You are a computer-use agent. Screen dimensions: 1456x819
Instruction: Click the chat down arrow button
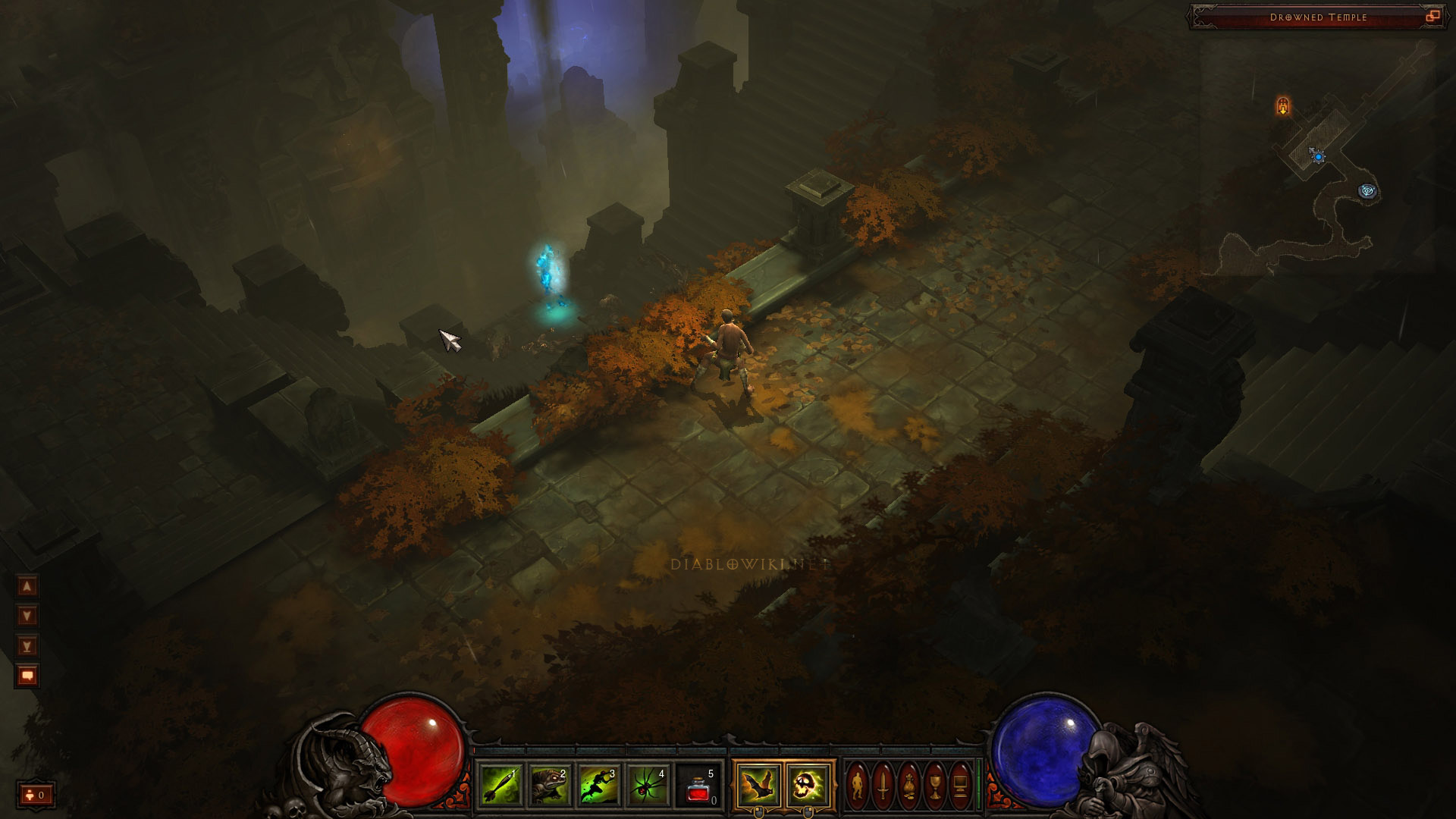27,616
